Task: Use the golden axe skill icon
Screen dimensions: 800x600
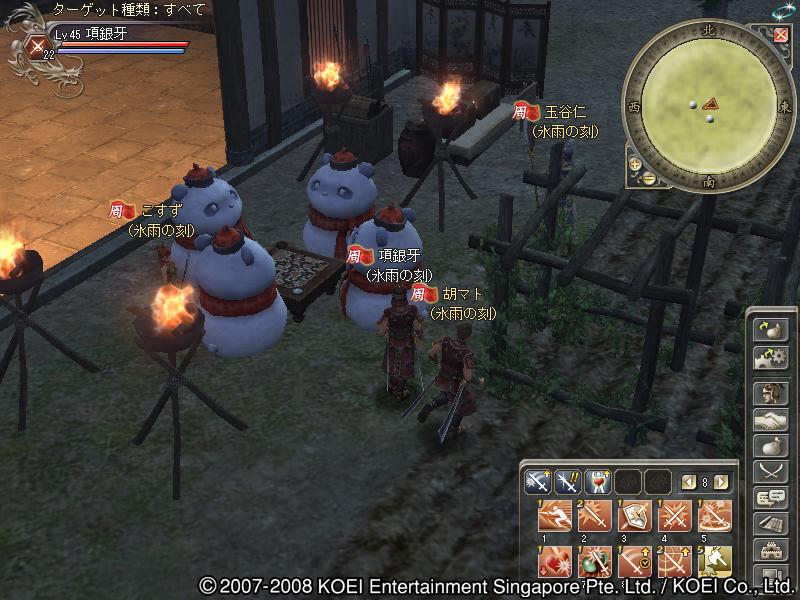Action: click(715, 561)
